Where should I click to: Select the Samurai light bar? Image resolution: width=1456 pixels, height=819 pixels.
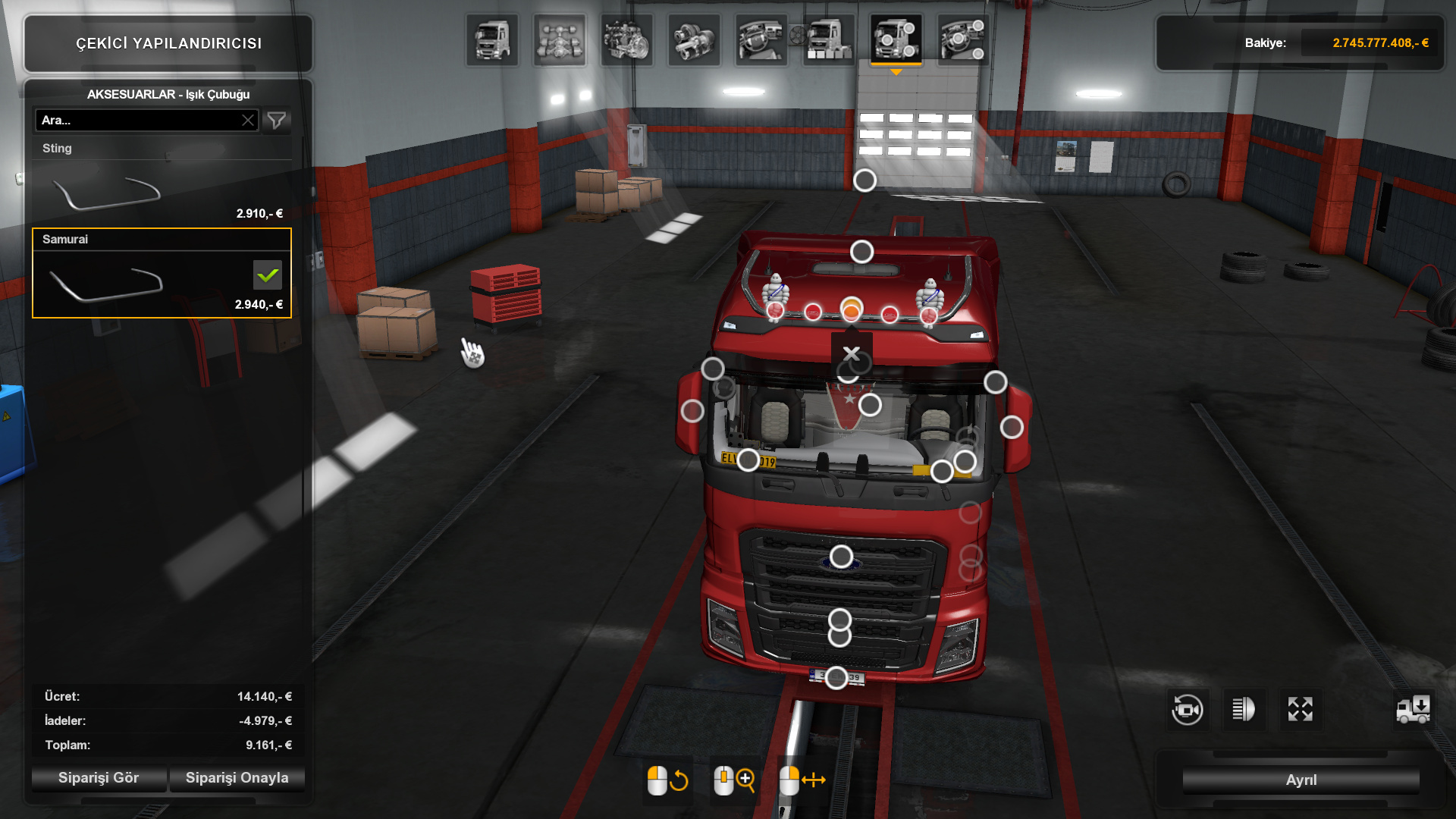(162, 273)
